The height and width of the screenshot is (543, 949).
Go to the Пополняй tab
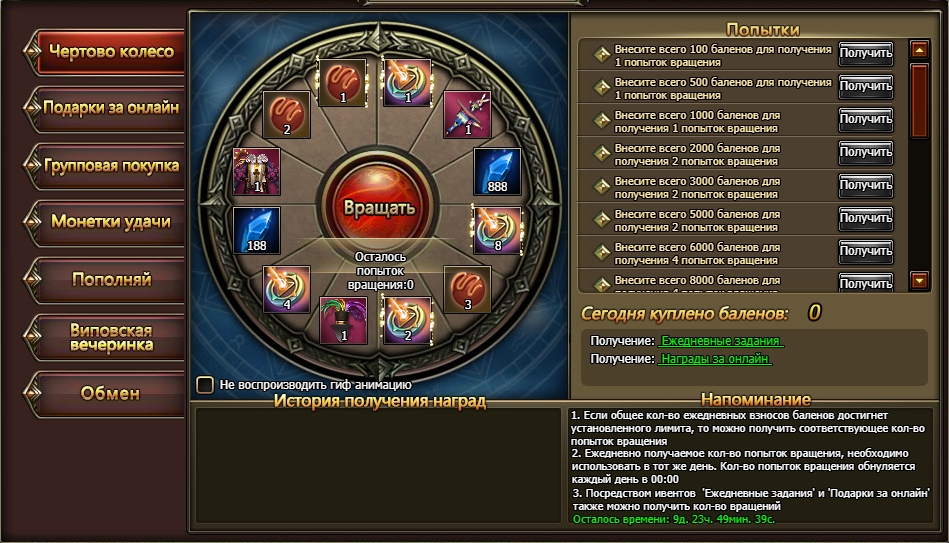pos(110,278)
